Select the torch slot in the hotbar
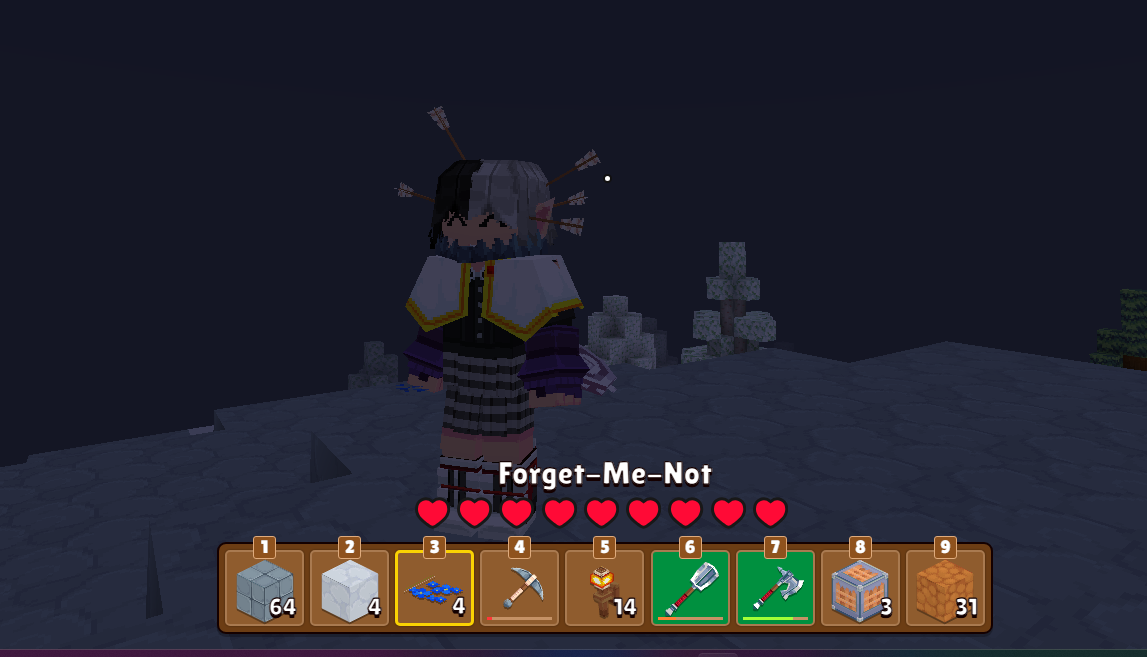 (x=604, y=589)
